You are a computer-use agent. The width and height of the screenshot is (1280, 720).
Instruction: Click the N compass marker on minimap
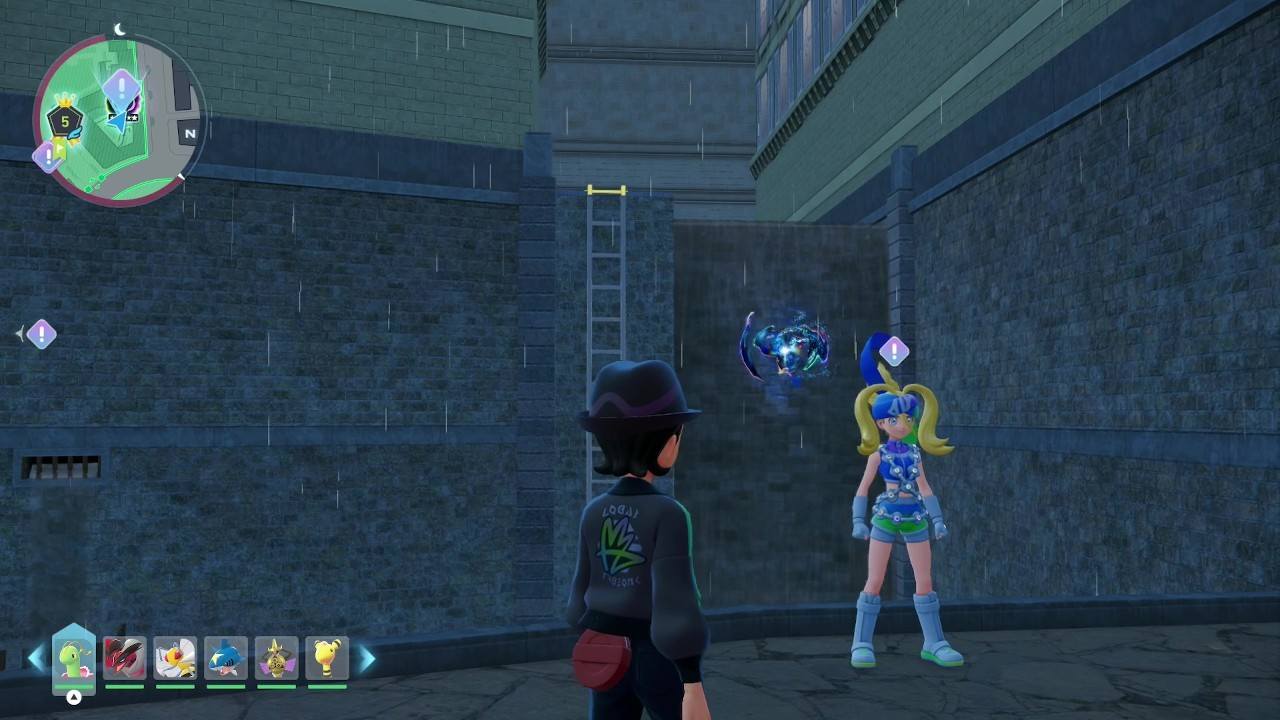pos(189,132)
